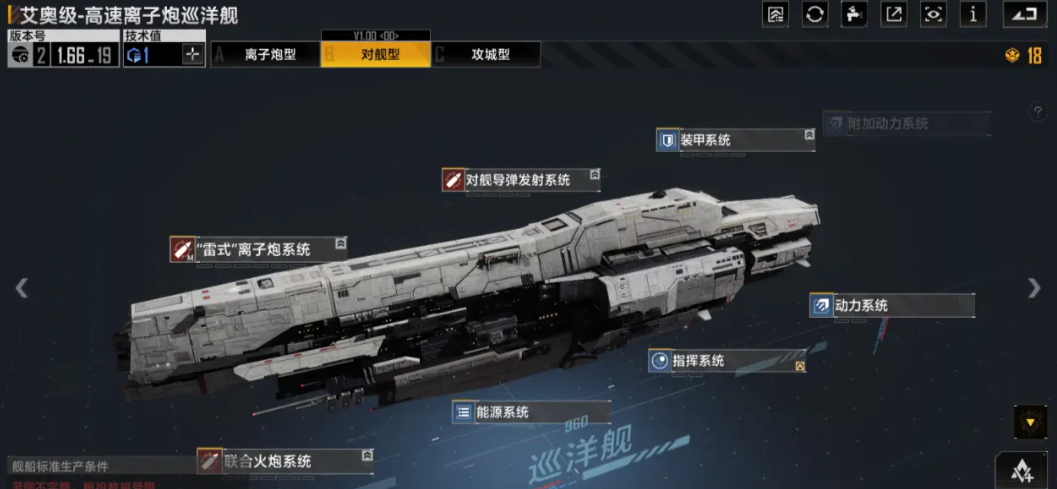Open the 指挥系统 module label
The width and height of the screenshot is (1057, 489).
pos(727,361)
